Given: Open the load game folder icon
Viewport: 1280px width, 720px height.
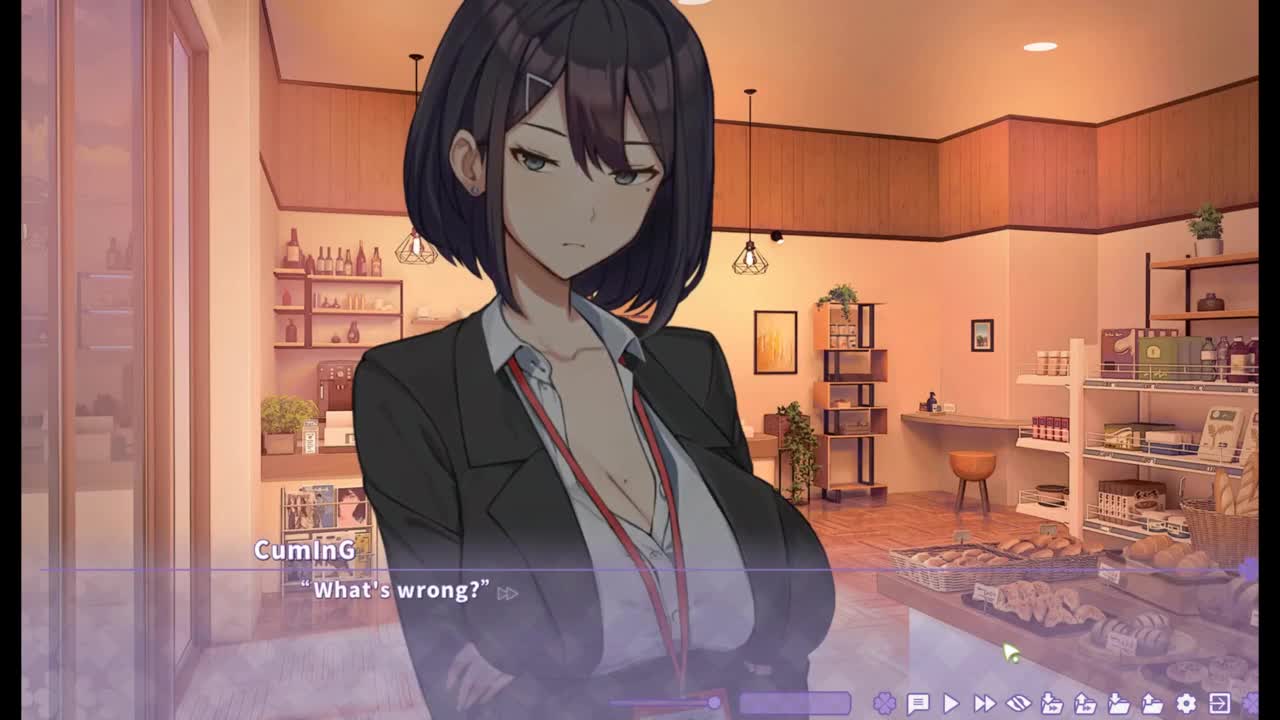Looking at the screenshot, I should pos(1152,704).
